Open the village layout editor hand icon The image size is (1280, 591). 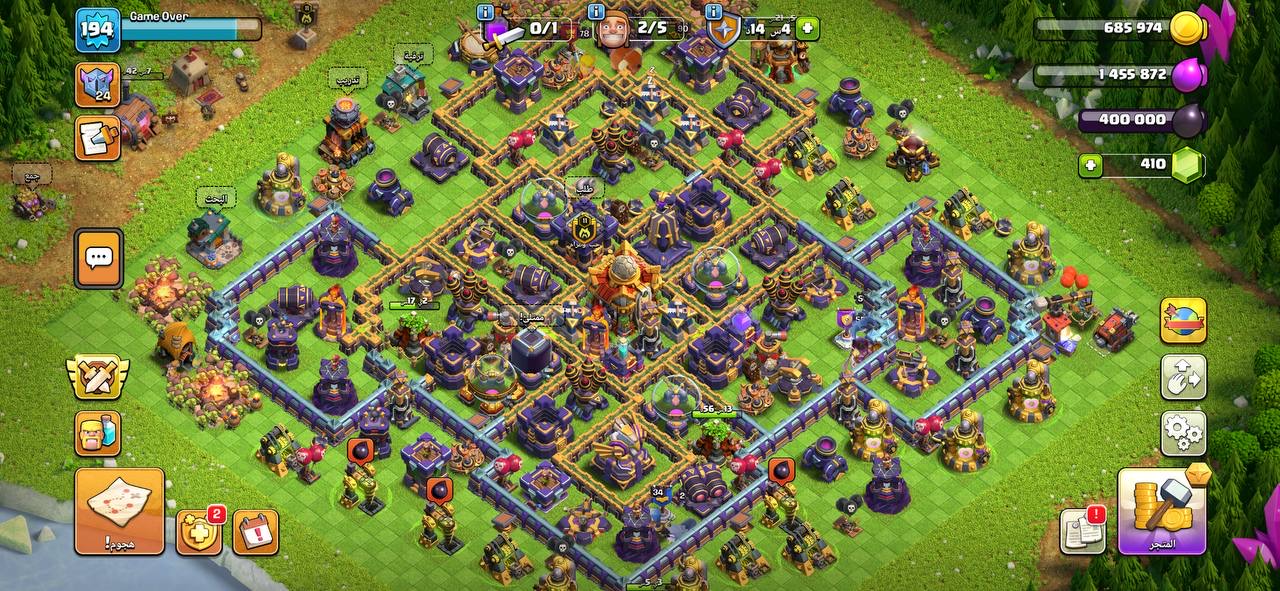click(x=1183, y=377)
